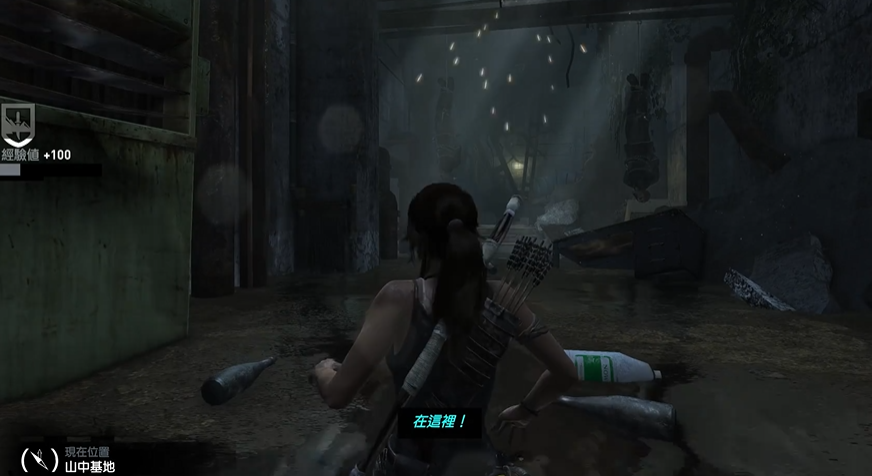Click the experience shield badge icon
The height and width of the screenshot is (476, 872).
point(17,122)
